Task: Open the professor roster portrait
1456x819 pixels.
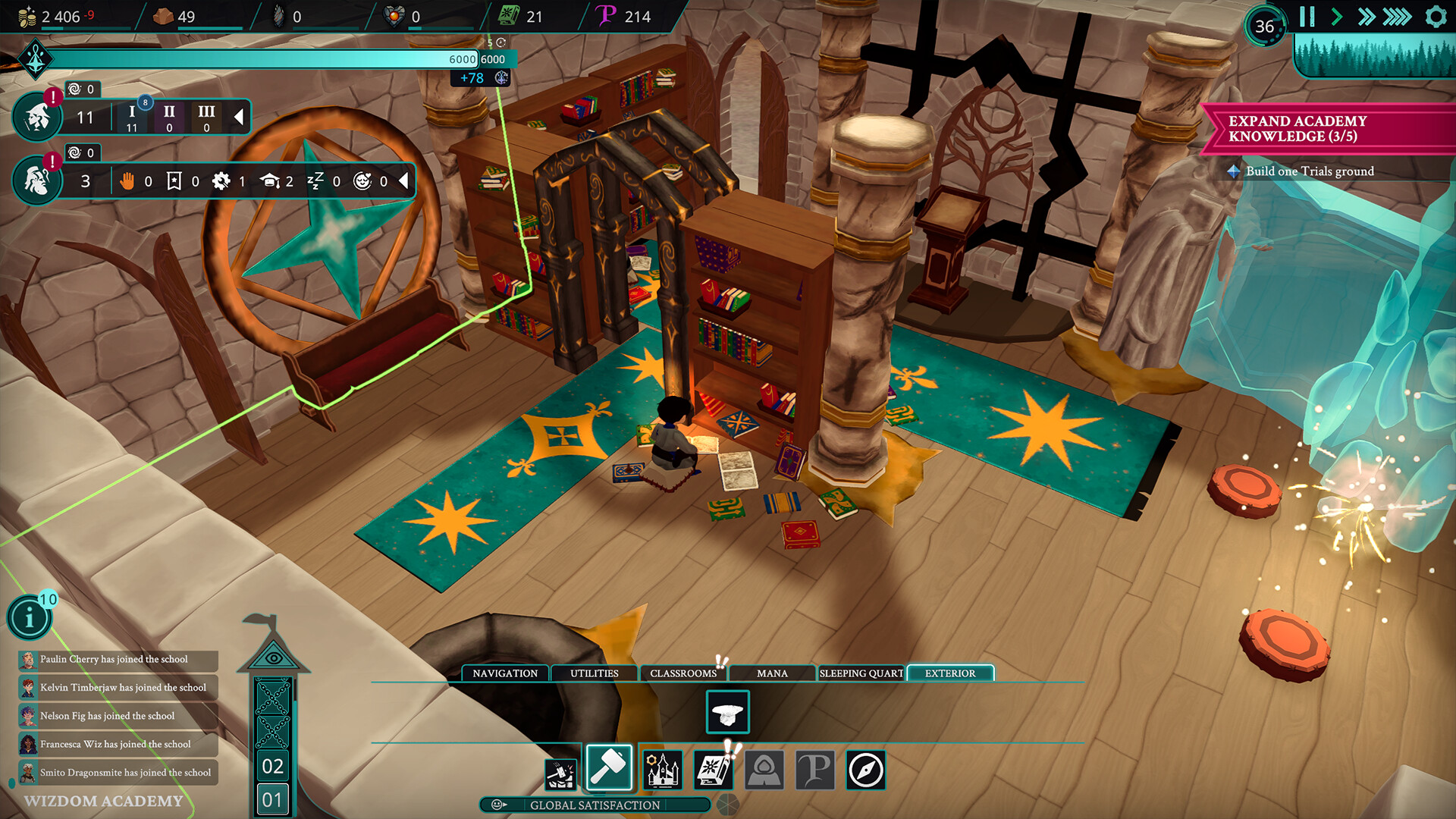Action: click(x=36, y=117)
